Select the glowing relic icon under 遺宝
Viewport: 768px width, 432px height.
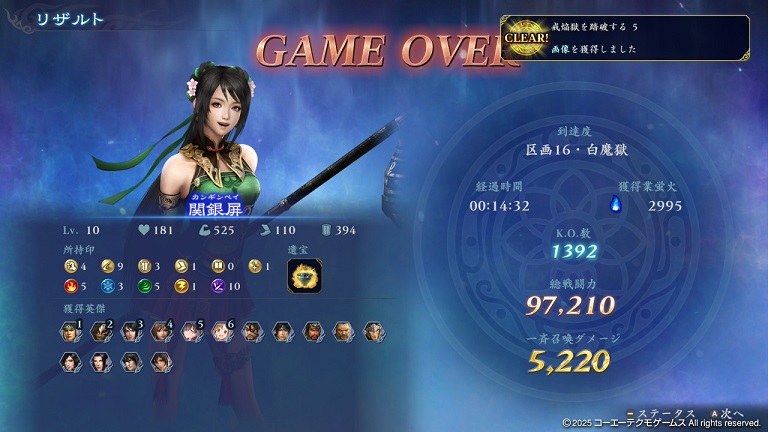[304, 276]
